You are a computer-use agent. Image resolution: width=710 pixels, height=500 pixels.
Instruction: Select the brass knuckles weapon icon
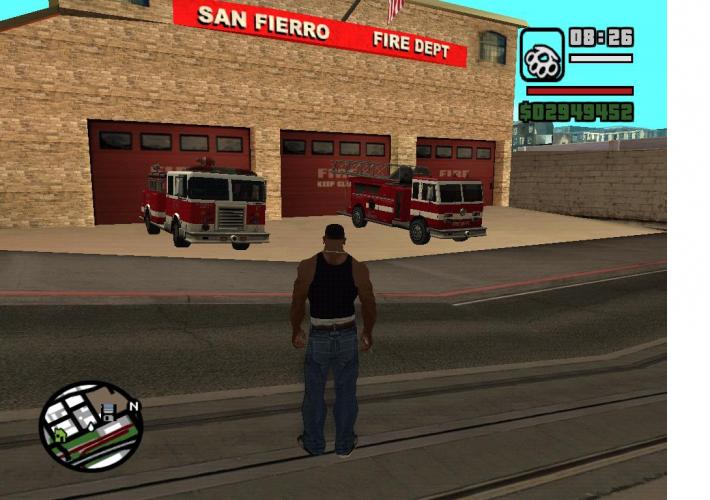[541, 55]
